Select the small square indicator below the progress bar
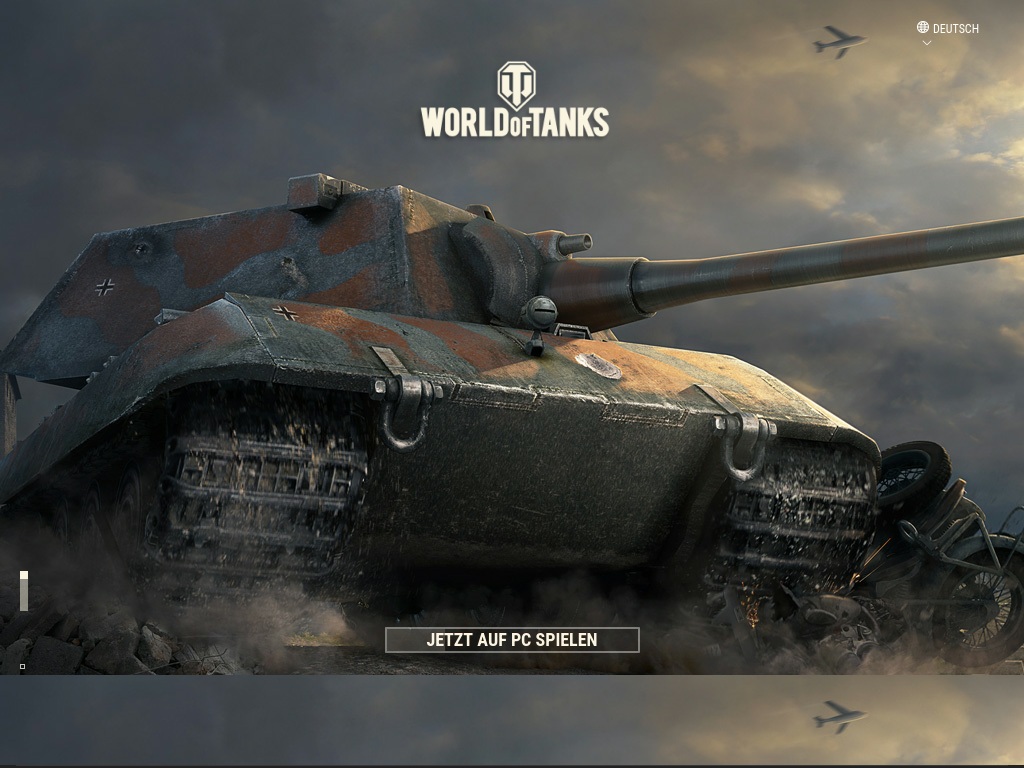Screen dimensions: 1024x768 coord(22,666)
